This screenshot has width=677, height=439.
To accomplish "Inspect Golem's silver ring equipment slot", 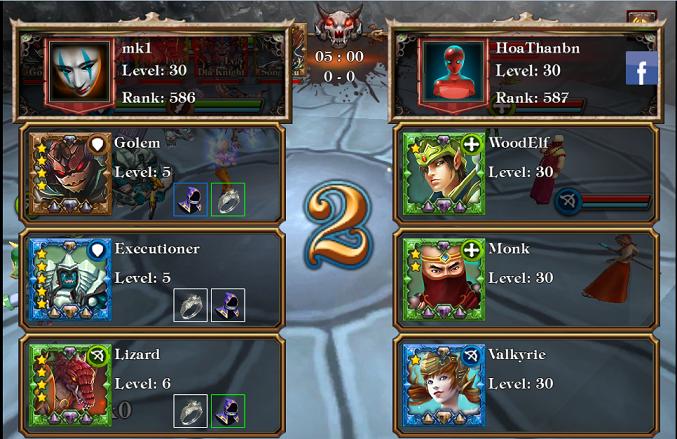I will [228, 199].
